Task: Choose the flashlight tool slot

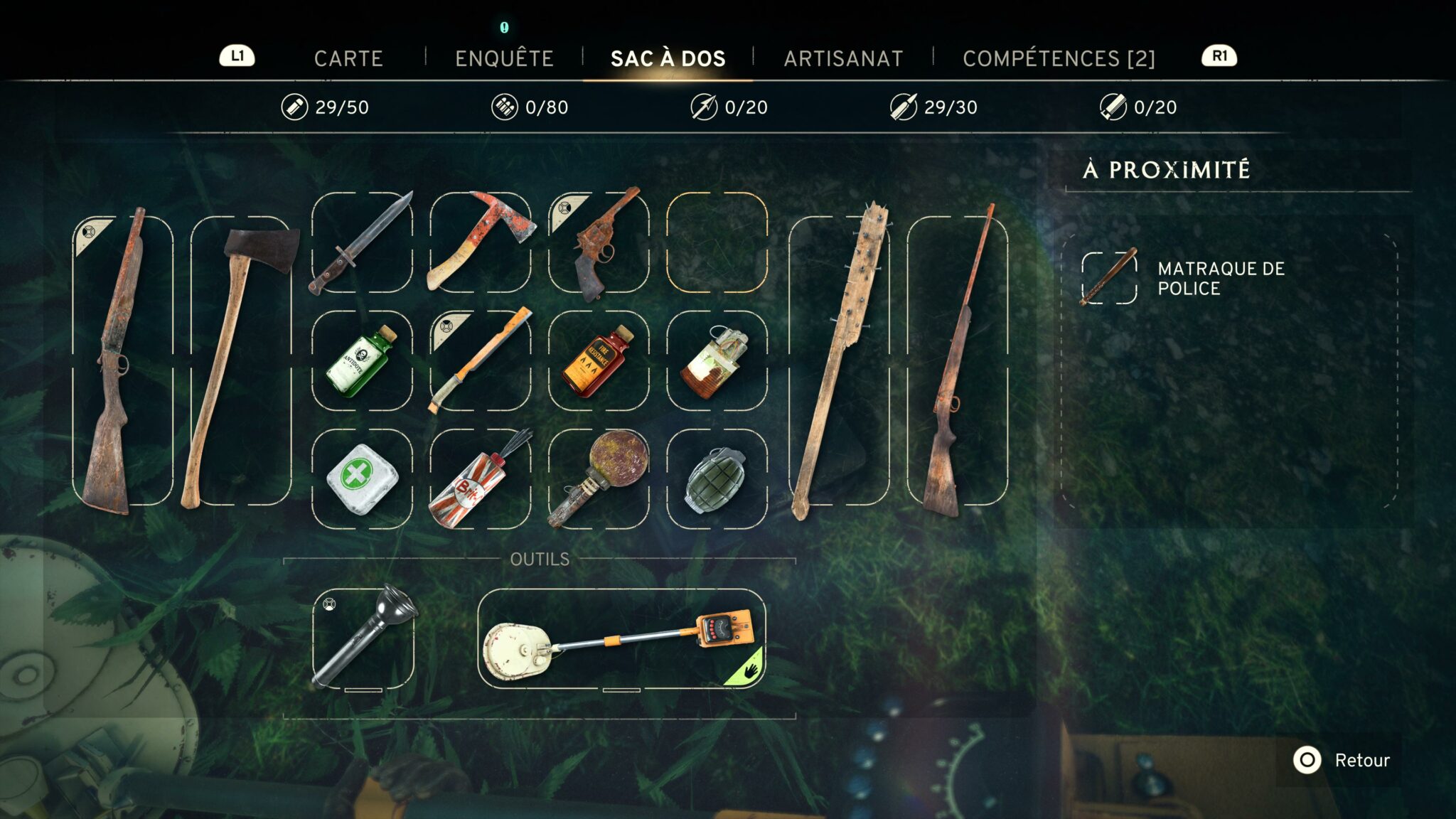Action: [363, 638]
